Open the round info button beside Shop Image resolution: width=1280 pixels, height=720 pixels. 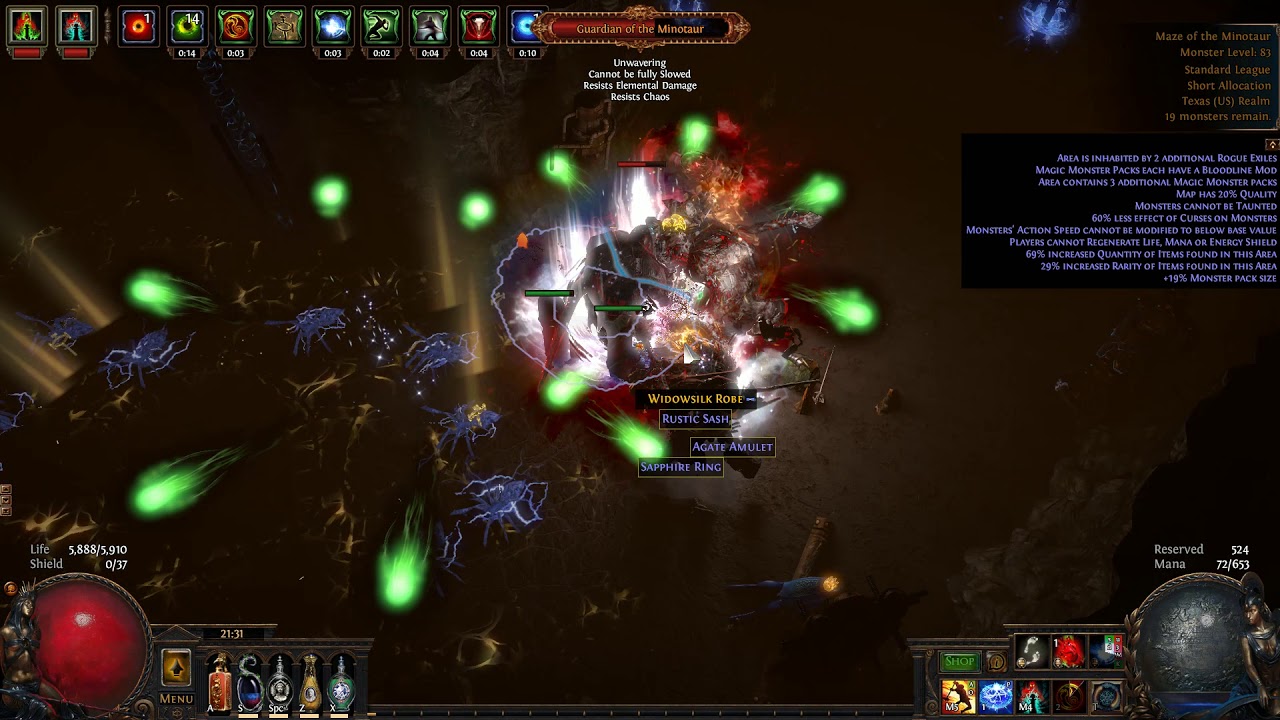point(996,661)
